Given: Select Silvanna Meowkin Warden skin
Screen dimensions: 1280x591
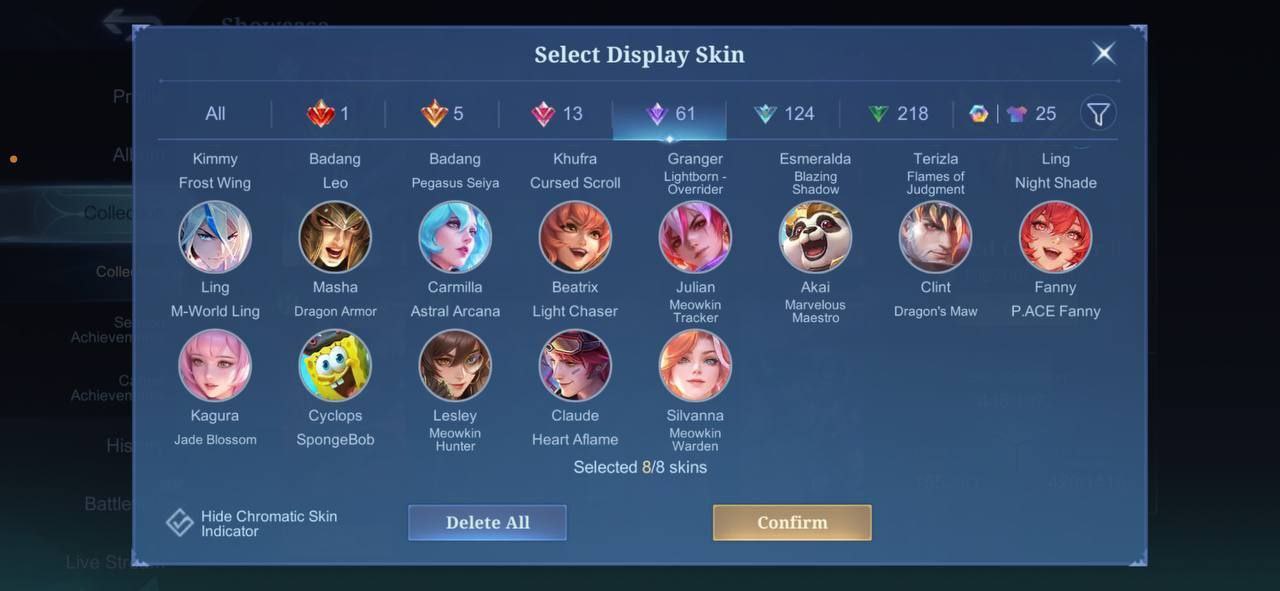Looking at the screenshot, I should click(x=695, y=366).
